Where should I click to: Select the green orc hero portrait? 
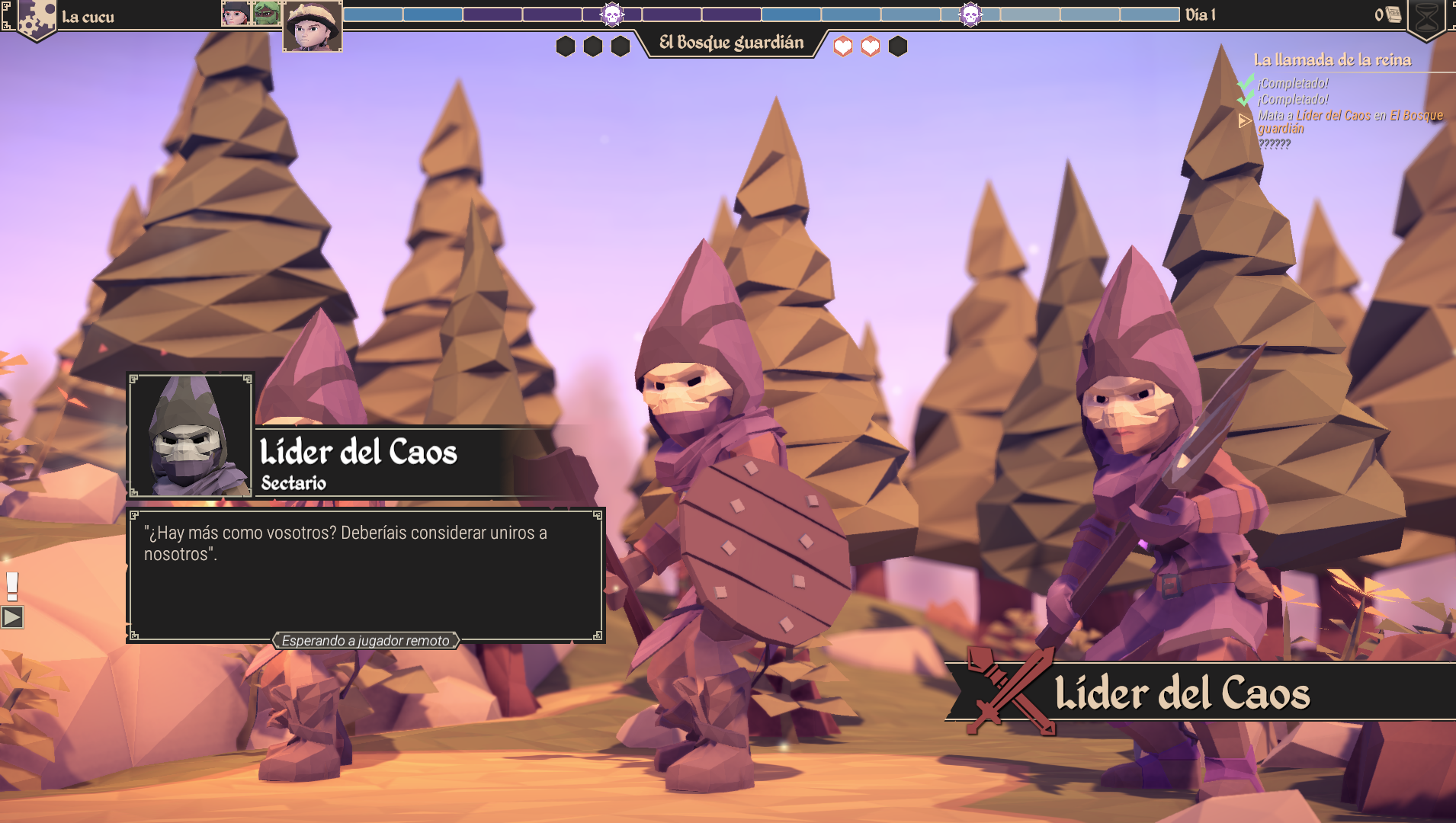tap(266, 13)
